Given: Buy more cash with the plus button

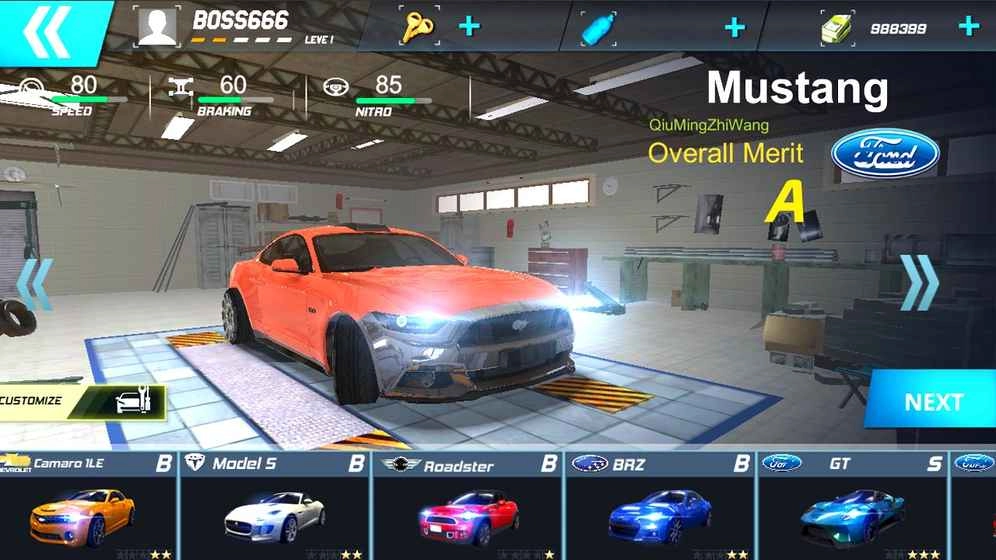Looking at the screenshot, I should click(968, 26).
